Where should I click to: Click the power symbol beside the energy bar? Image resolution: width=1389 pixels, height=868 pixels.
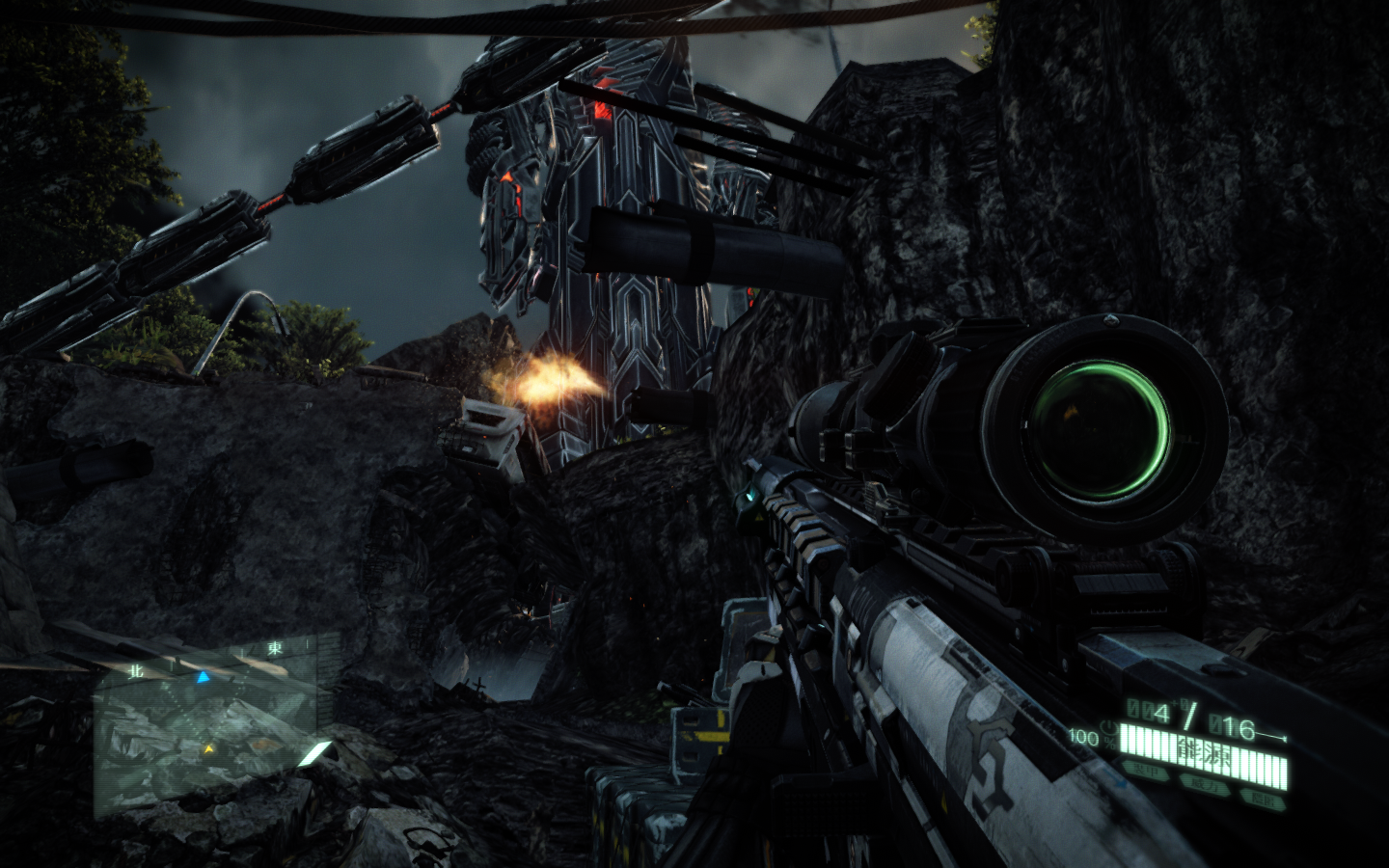tap(1109, 728)
